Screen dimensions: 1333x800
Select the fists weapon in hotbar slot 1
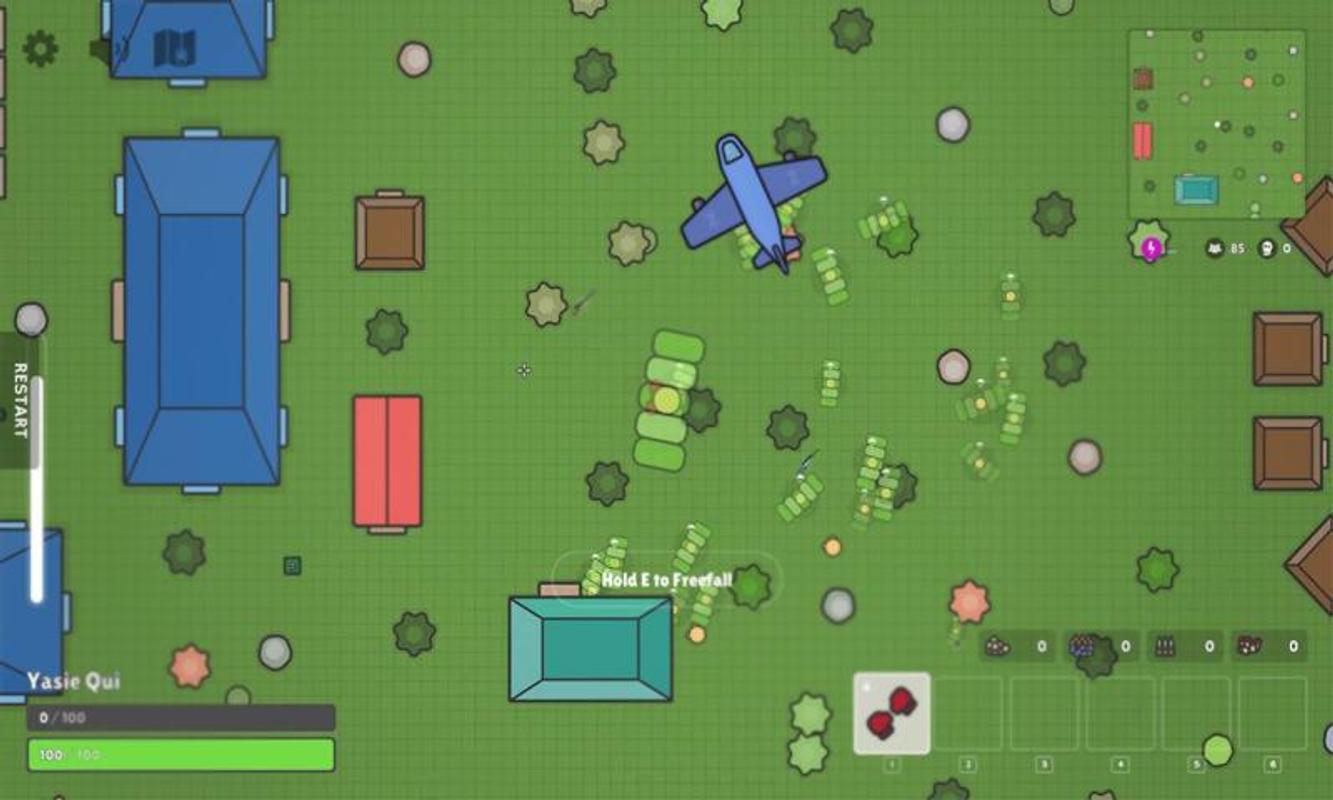[891, 712]
